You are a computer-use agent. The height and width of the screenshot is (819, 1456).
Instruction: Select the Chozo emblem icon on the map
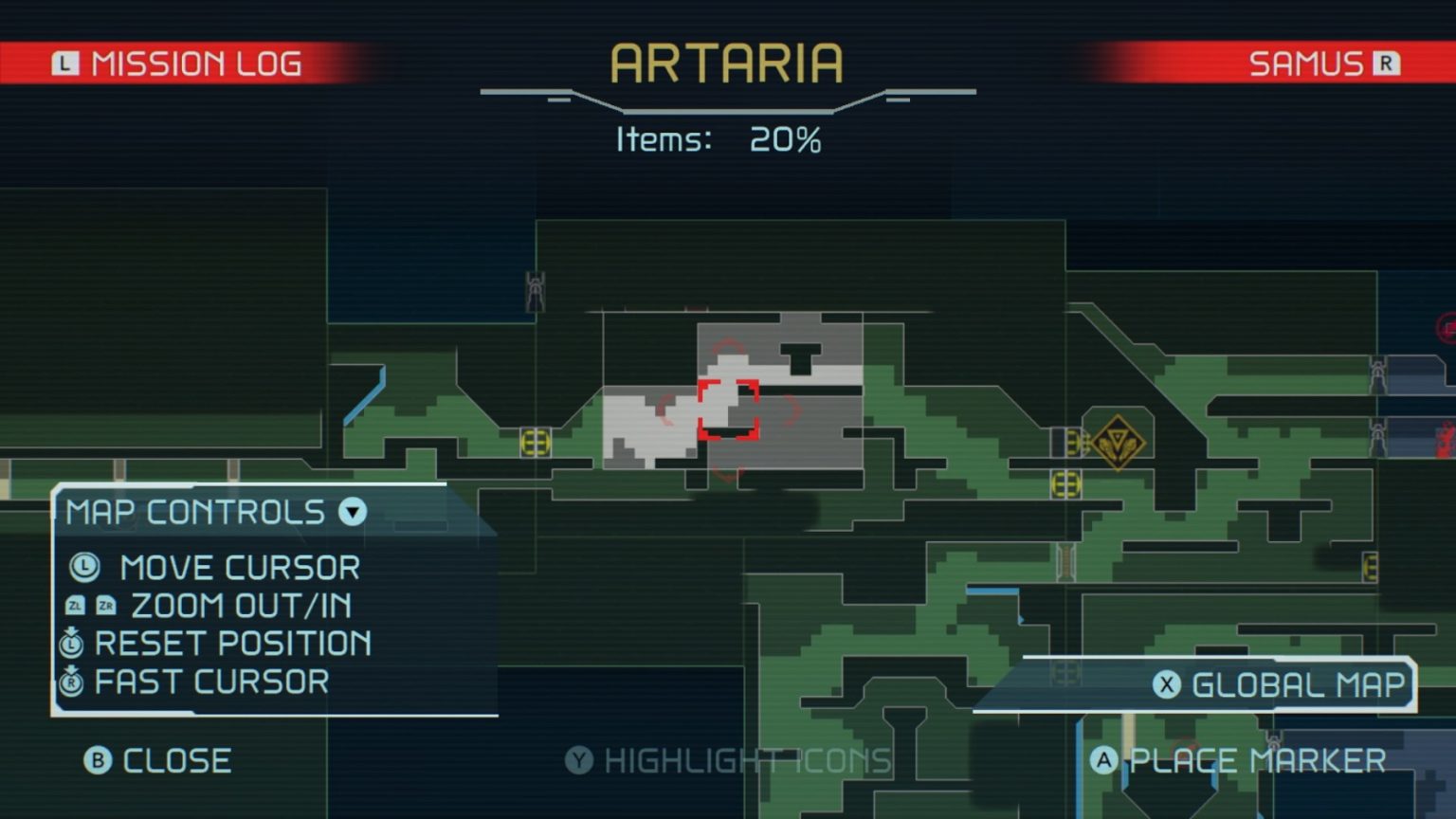tap(1118, 443)
